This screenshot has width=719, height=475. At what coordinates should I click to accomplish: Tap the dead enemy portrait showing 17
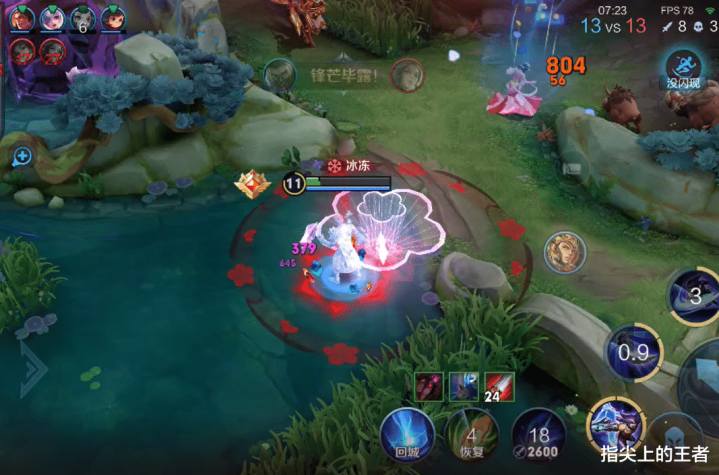pos(23,49)
